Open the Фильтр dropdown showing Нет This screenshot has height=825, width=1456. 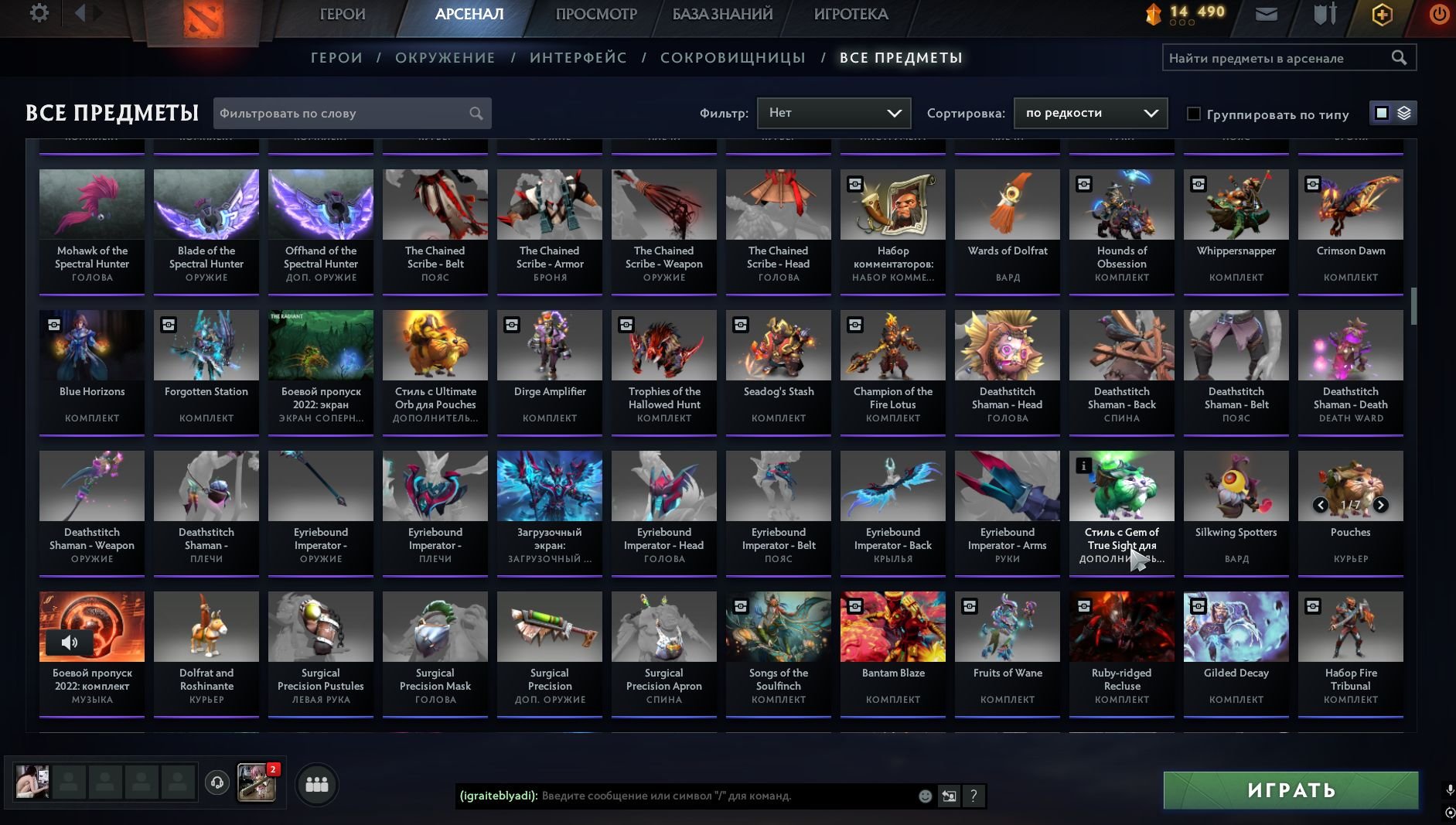[834, 113]
